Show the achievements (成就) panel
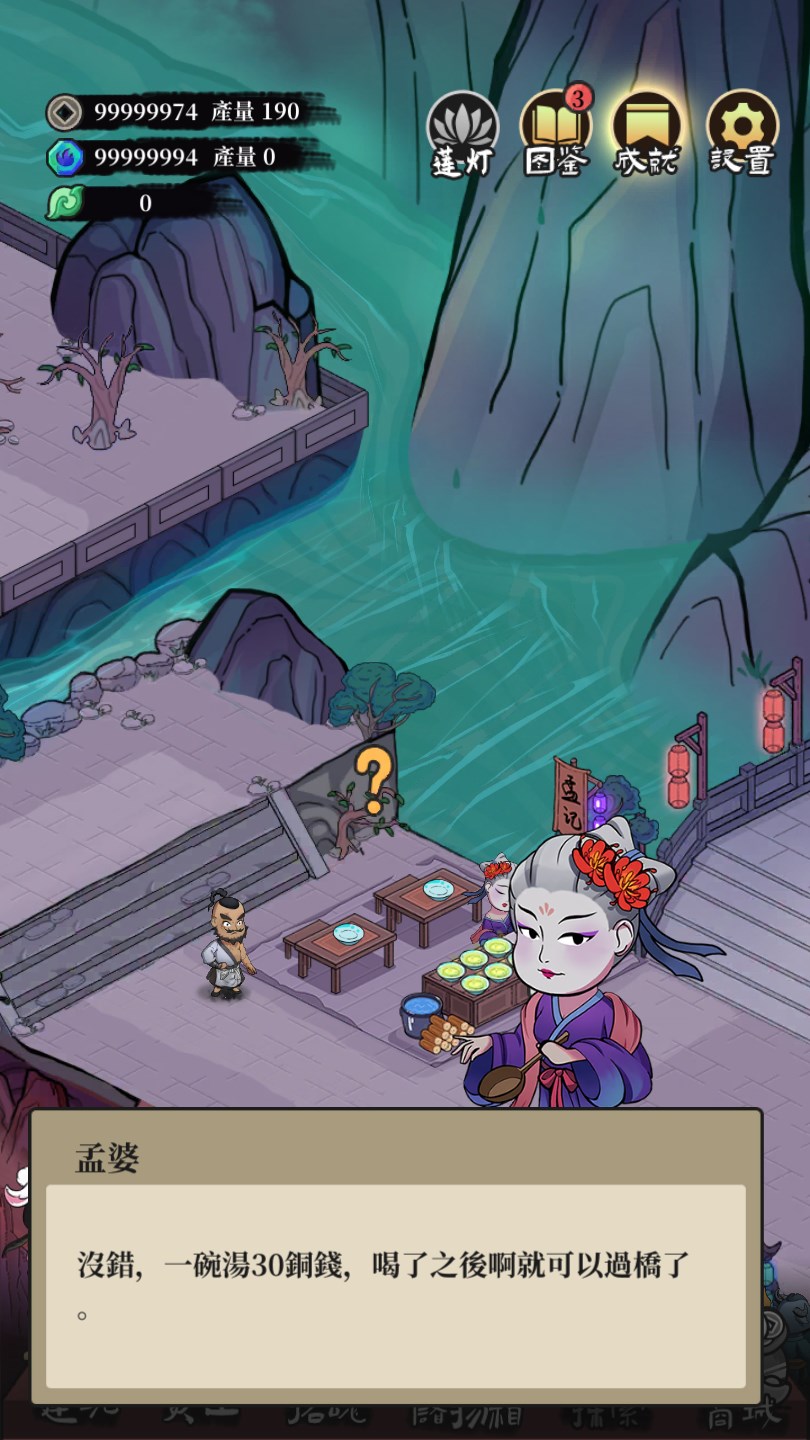The image size is (810, 1440). coord(647,134)
